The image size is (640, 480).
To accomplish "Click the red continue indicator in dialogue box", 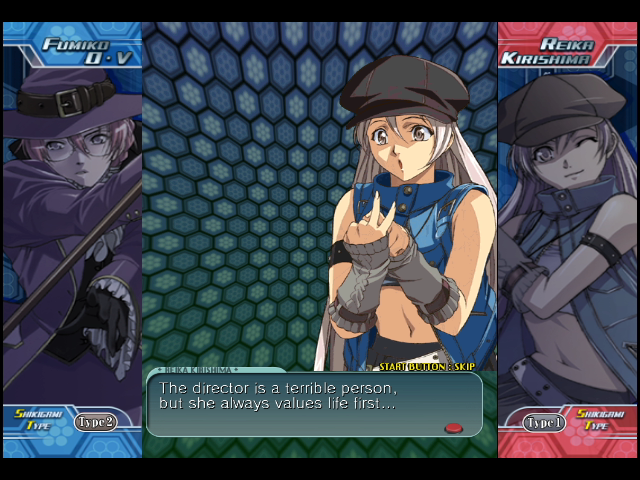I will pyautogui.click(x=453, y=427).
